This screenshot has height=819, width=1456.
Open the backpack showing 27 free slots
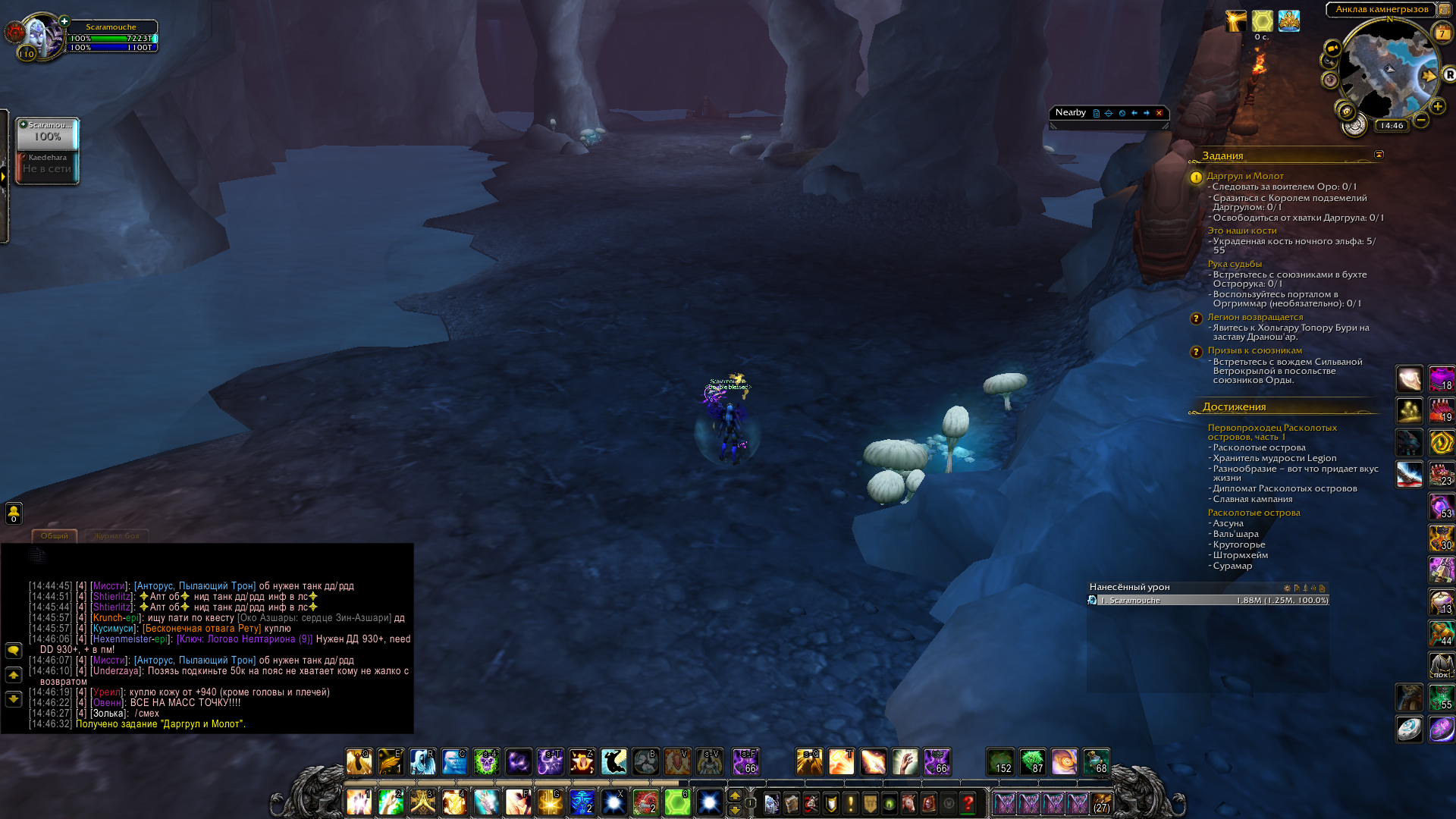(x=1102, y=803)
